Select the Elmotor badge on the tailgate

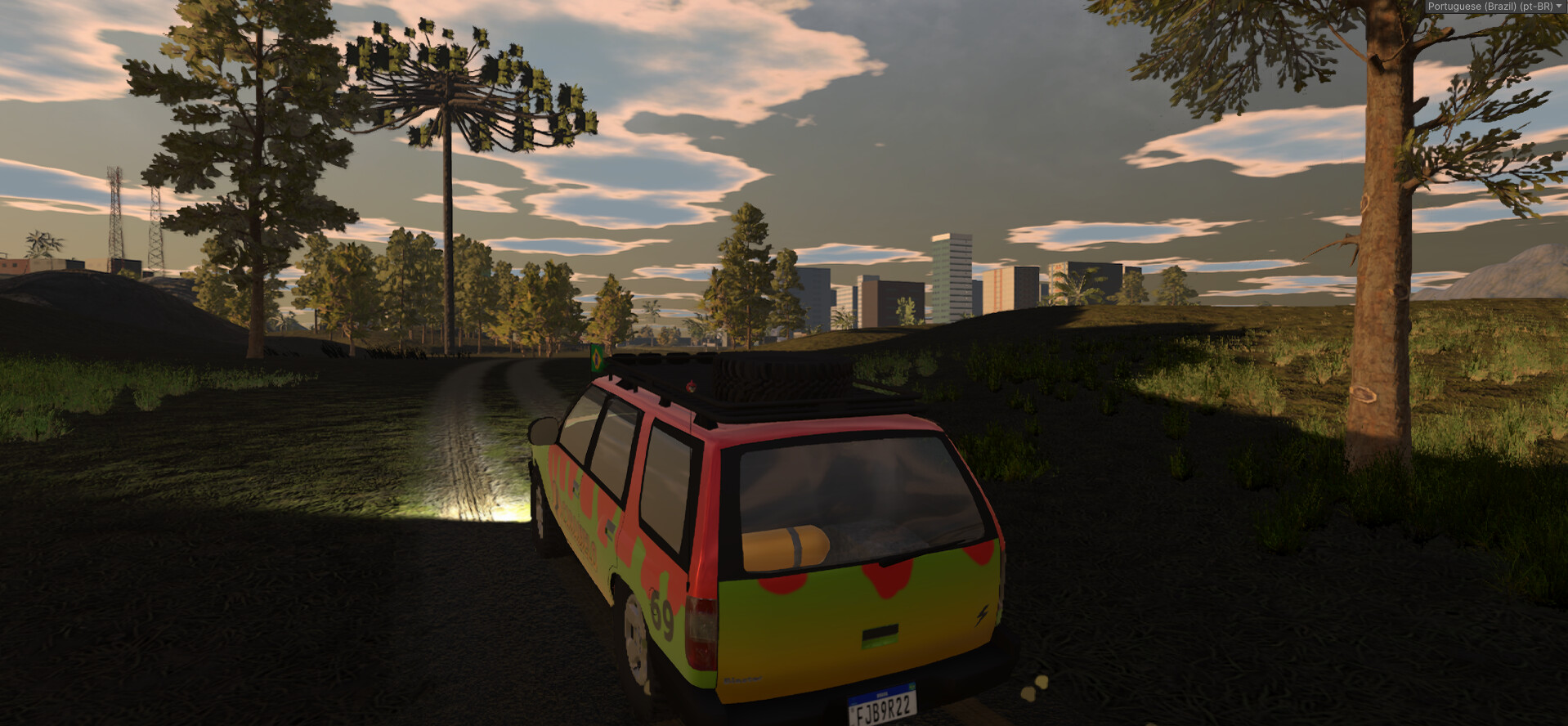(x=743, y=679)
